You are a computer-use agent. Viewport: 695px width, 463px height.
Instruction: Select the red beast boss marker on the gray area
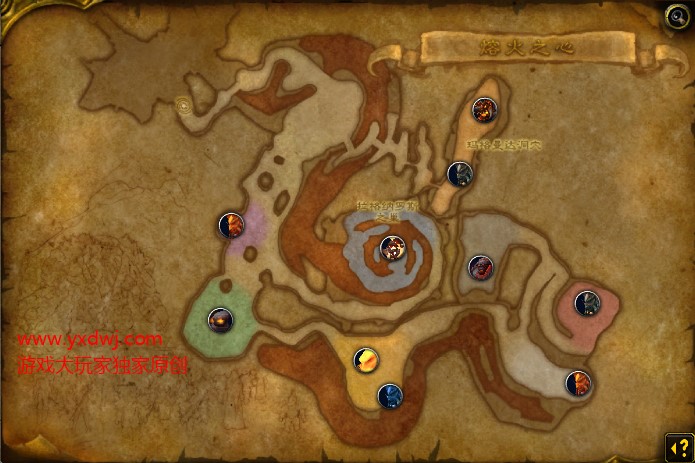(480, 267)
